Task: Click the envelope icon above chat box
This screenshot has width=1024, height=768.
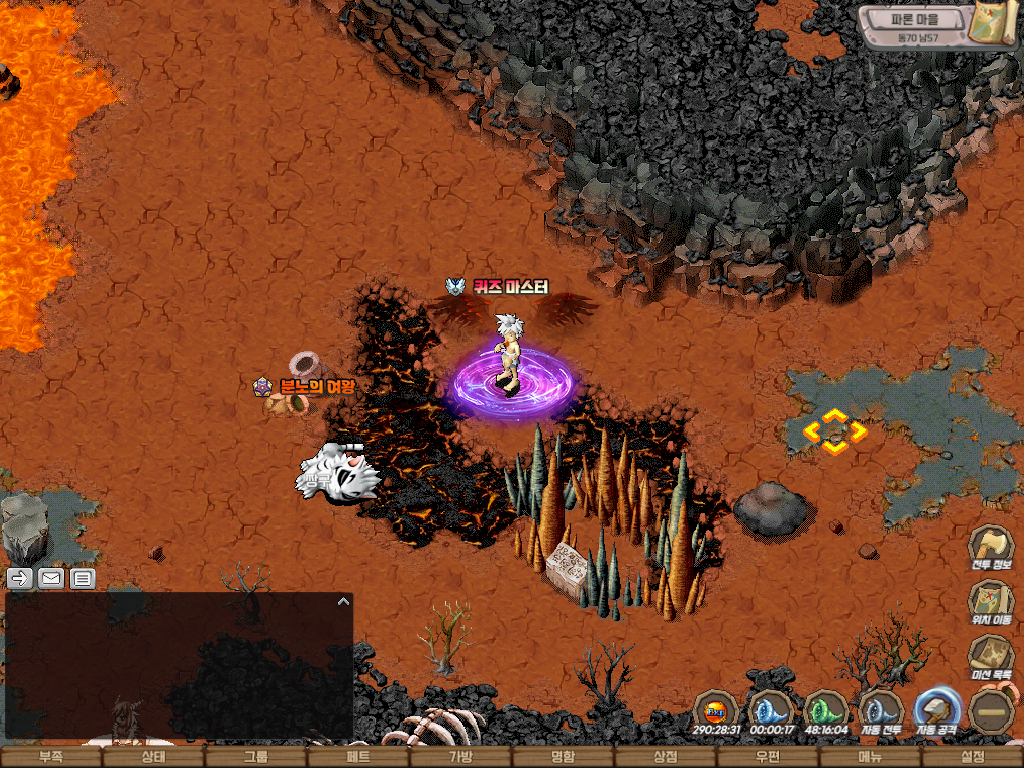Action: [51, 578]
